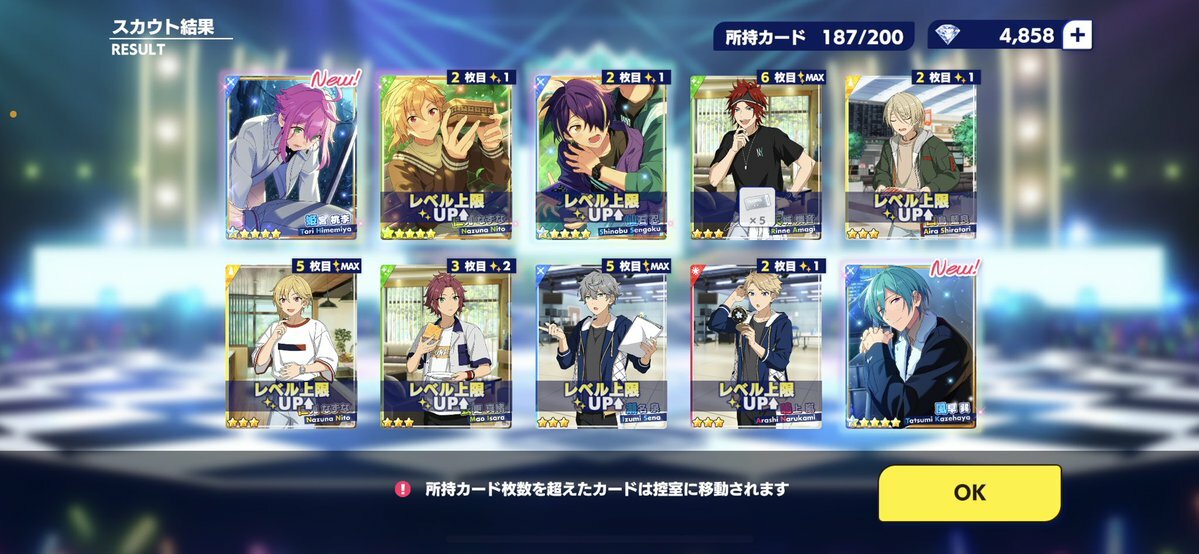The width and height of the screenshot is (1199, 554).
Task: Select the new Tatsumi Kazehaya card
Action: tap(911, 345)
